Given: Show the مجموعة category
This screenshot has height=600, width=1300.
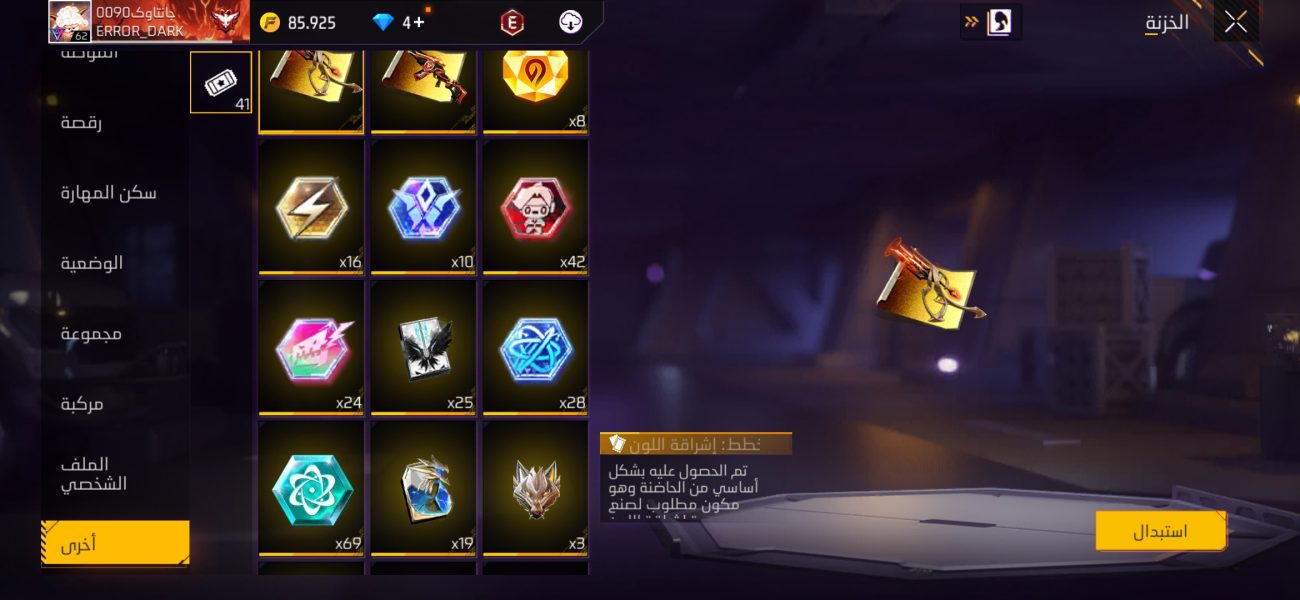Looking at the screenshot, I should coord(91,333).
